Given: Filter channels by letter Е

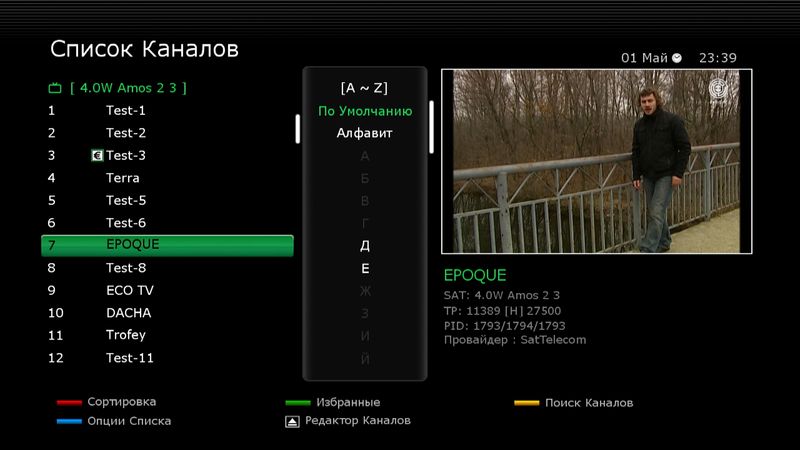Looking at the screenshot, I should click(365, 269).
